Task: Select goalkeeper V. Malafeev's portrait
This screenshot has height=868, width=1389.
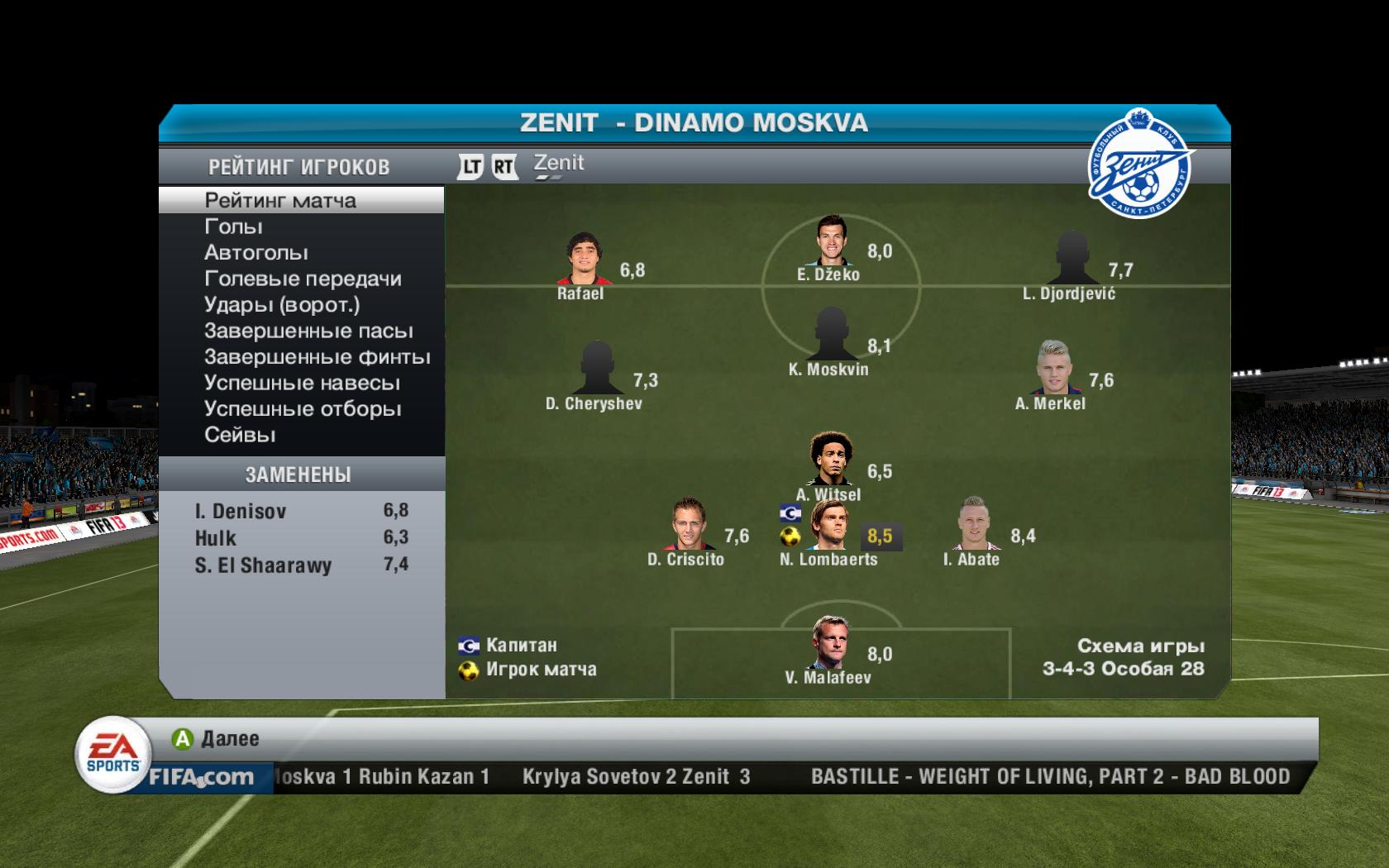Action: click(829, 643)
